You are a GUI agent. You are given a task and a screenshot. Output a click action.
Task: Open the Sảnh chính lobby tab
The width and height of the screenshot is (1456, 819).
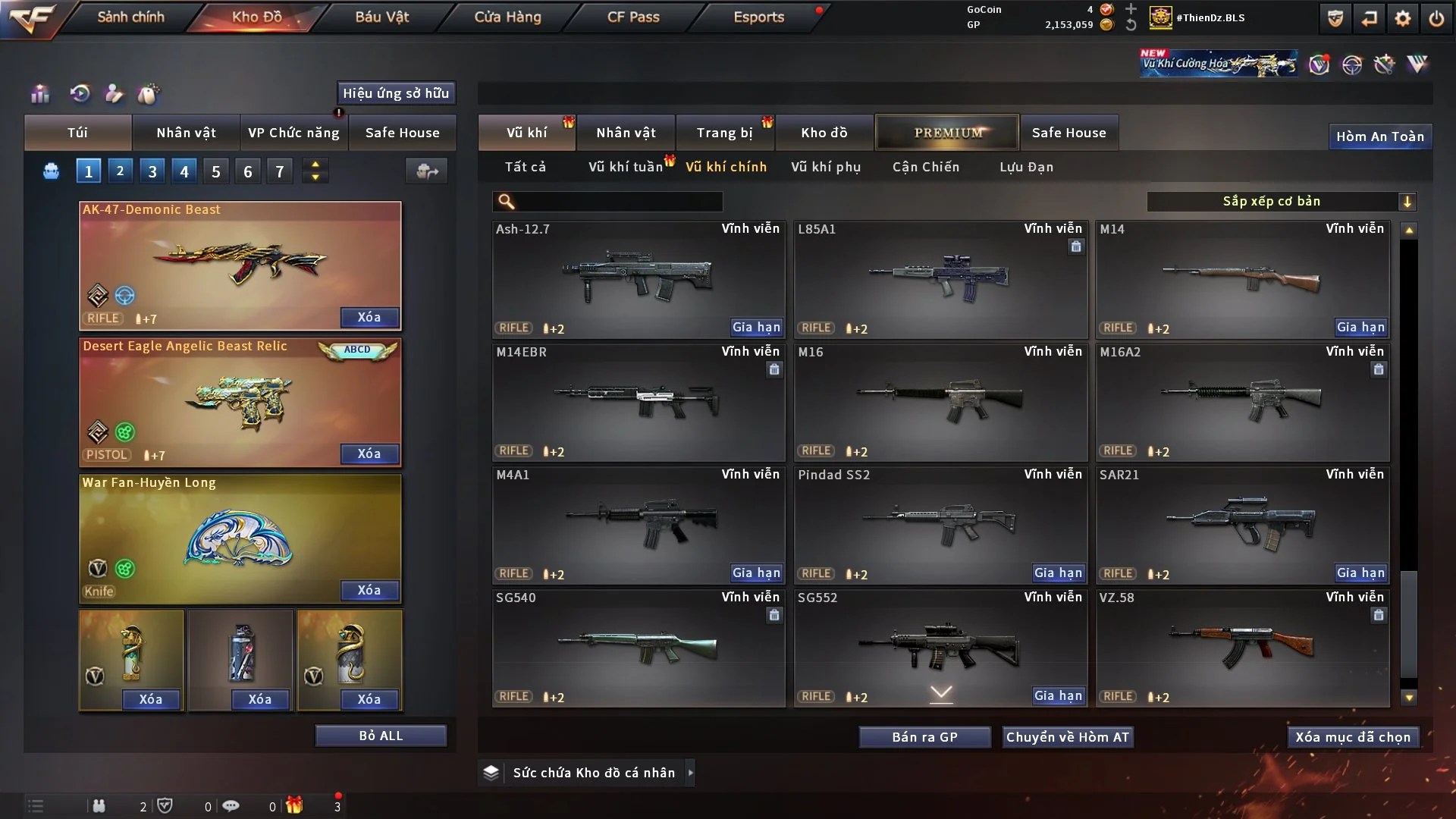pos(130,17)
